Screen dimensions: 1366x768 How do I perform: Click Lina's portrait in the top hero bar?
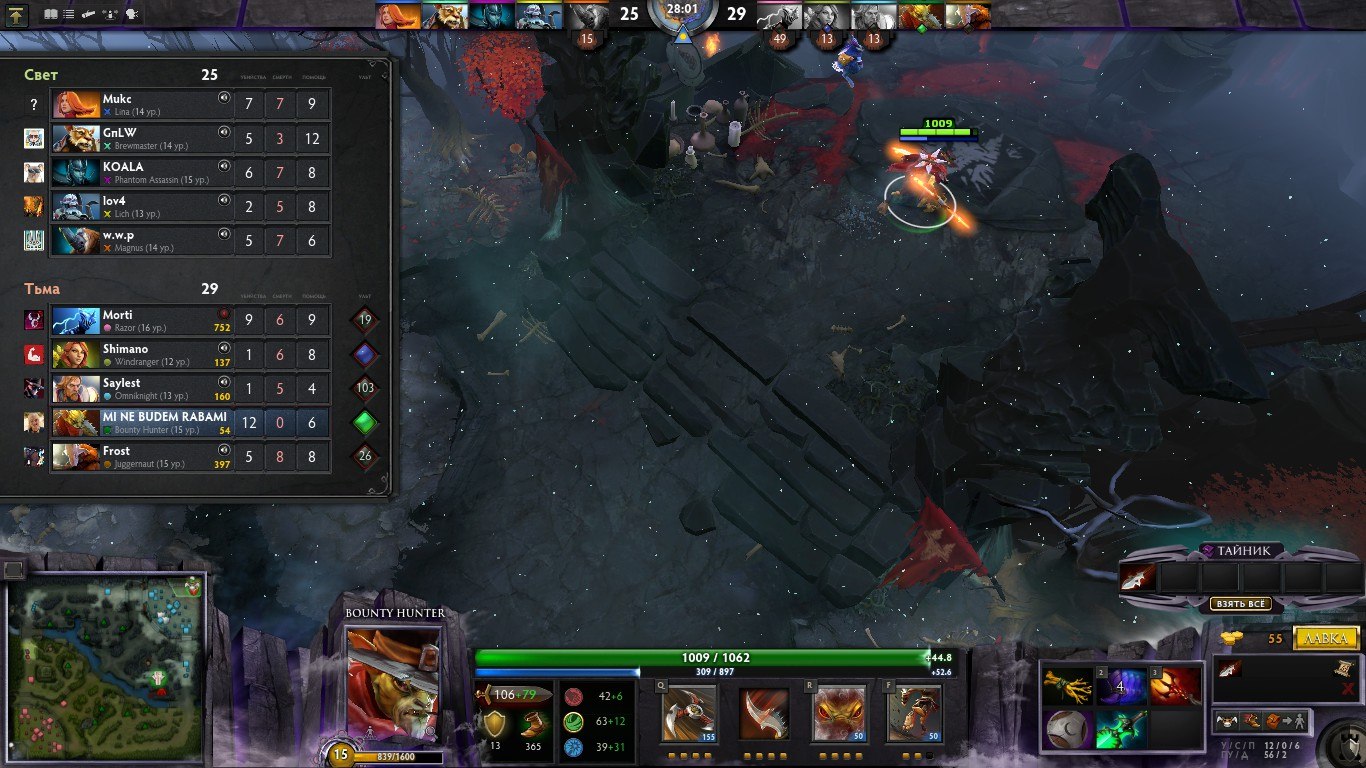[397, 15]
